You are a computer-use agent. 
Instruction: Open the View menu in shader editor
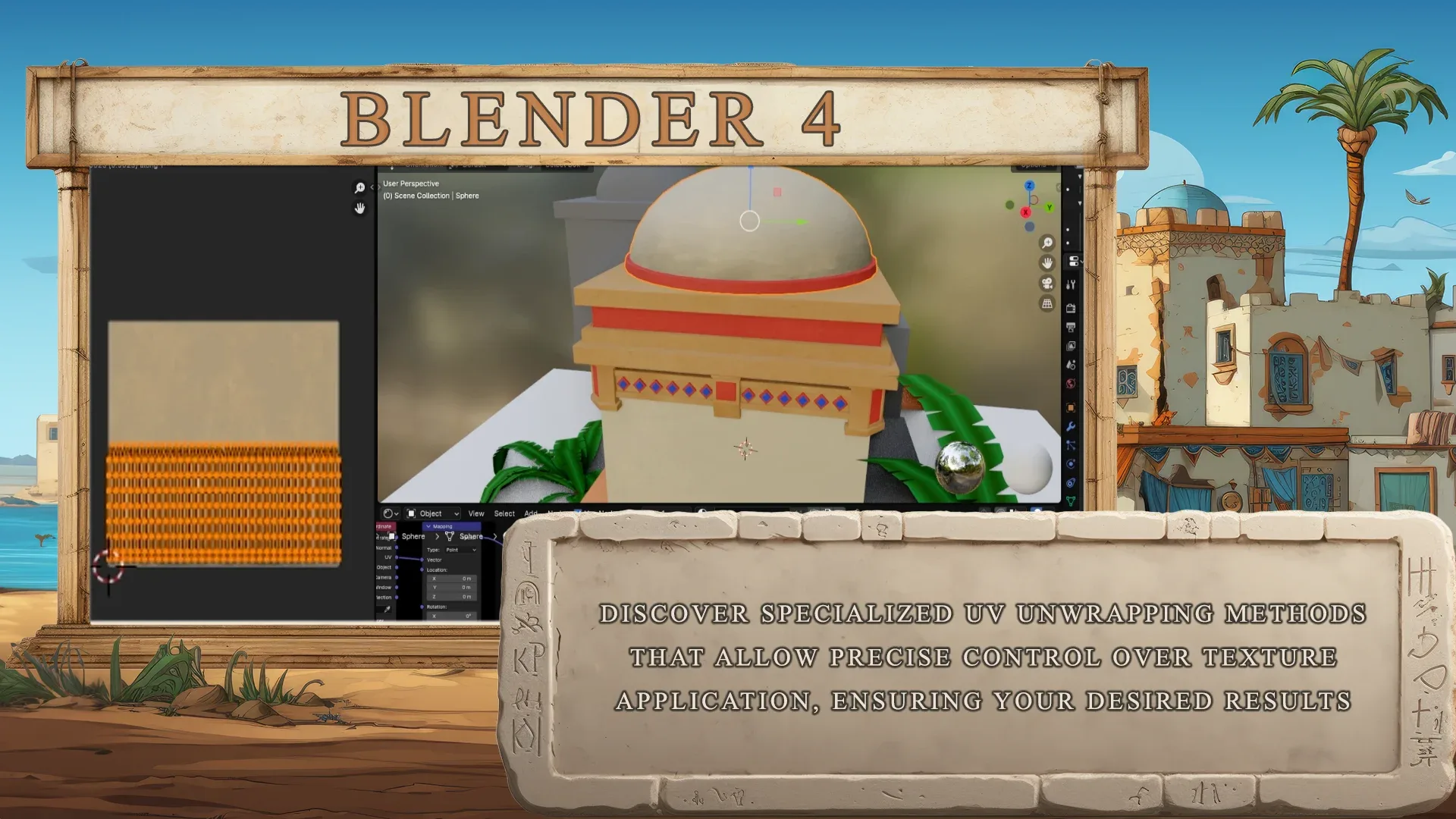click(x=475, y=513)
